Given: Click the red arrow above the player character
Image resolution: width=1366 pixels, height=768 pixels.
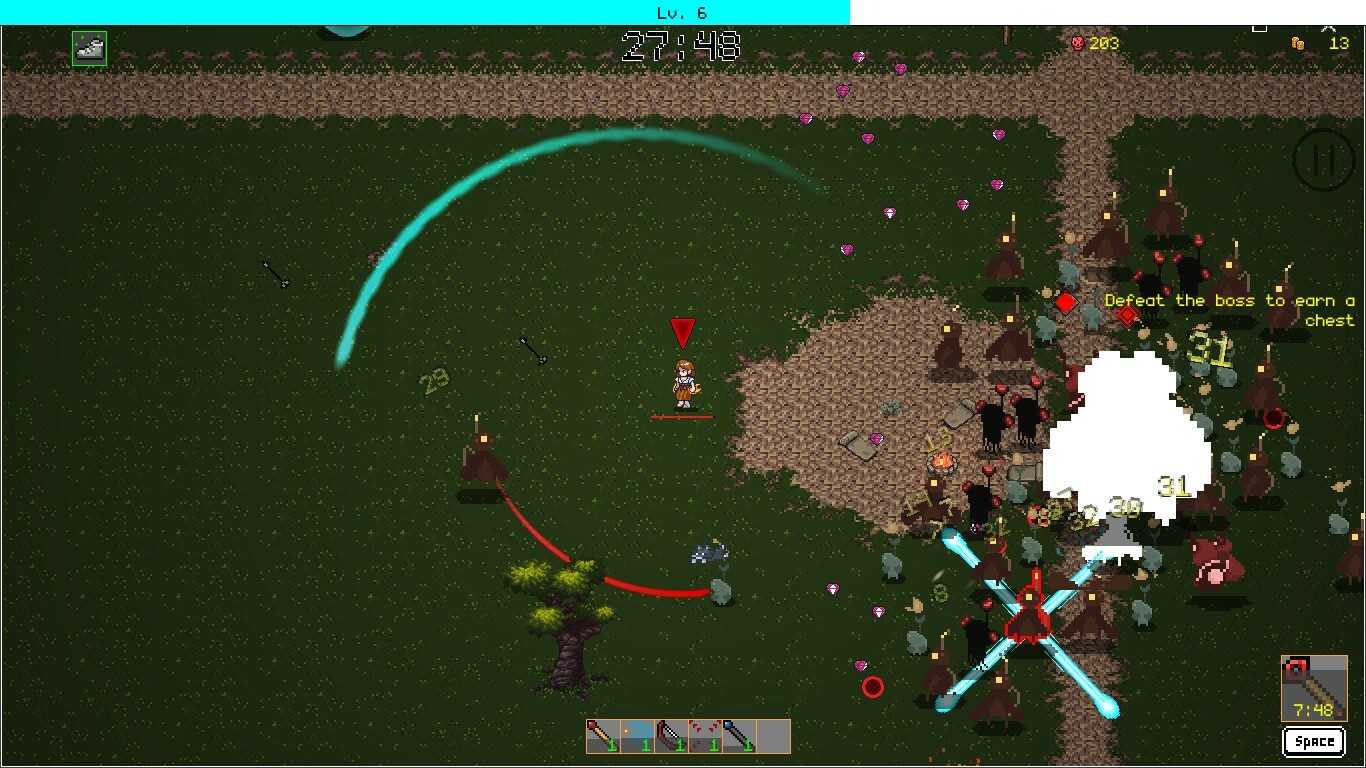Looking at the screenshot, I should point(682,331).
